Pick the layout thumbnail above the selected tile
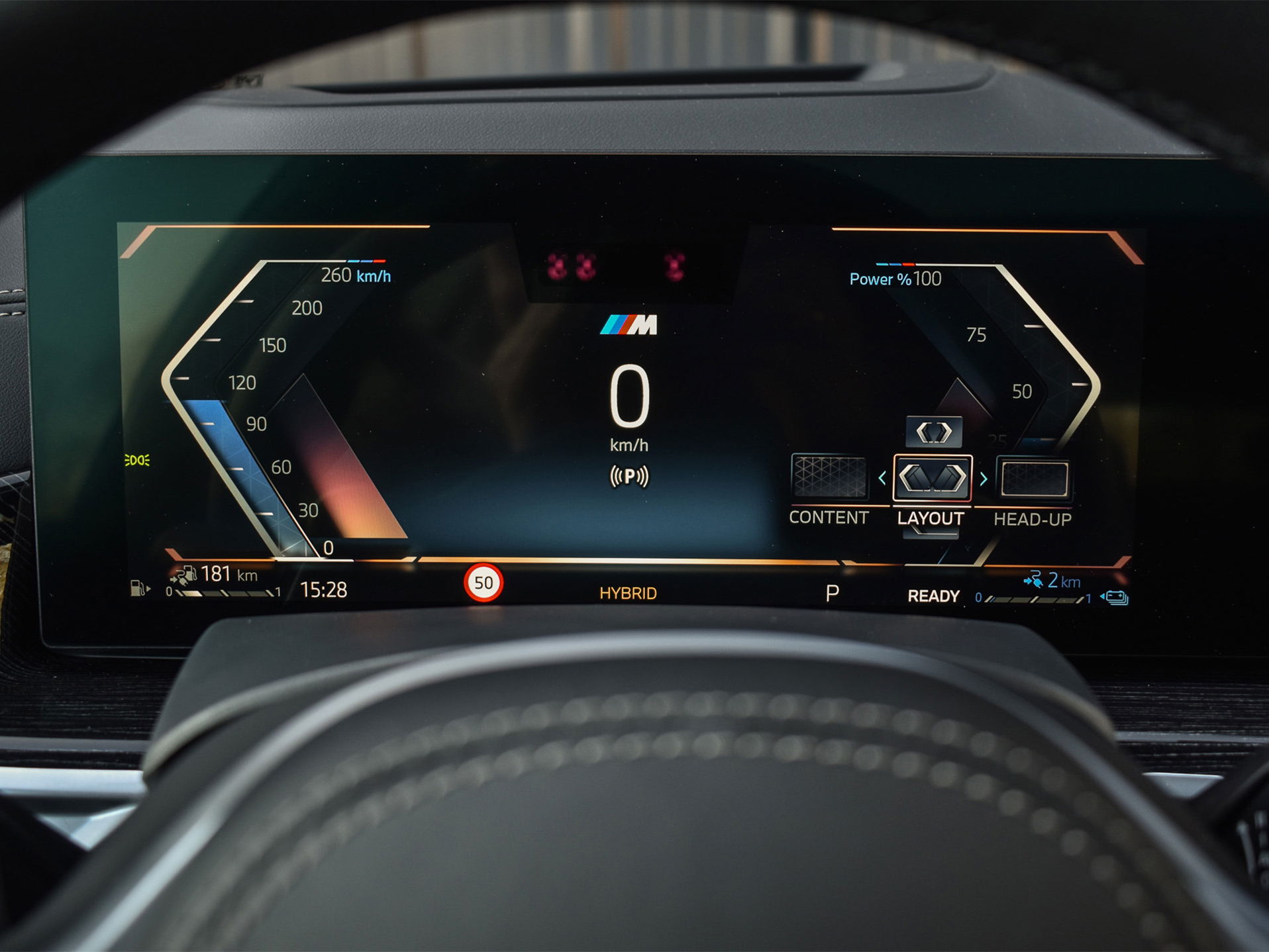The image size is (1269, 952). pyautogui.click(x=934, y=432)
